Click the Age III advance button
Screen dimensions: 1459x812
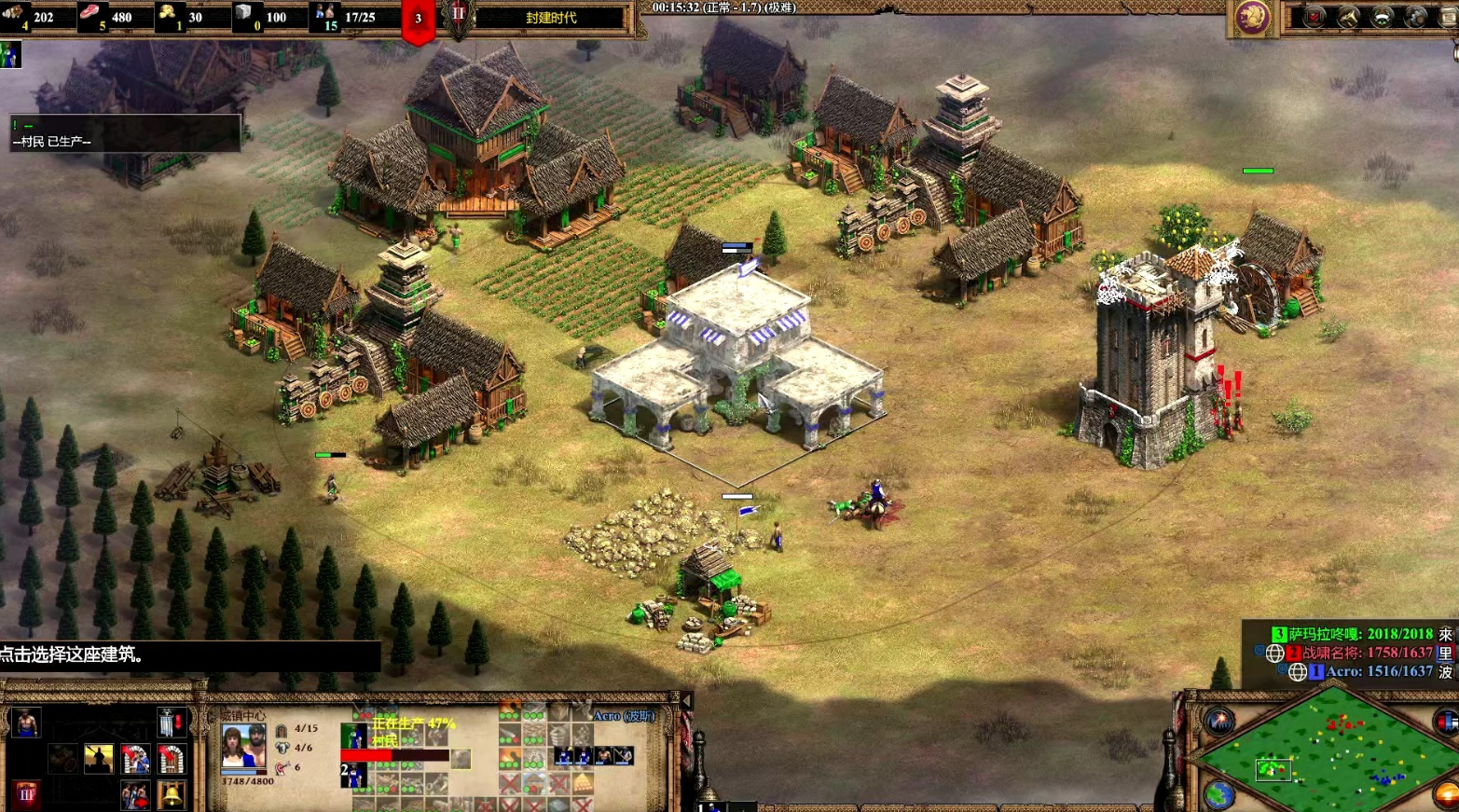(x=25, y=795)
